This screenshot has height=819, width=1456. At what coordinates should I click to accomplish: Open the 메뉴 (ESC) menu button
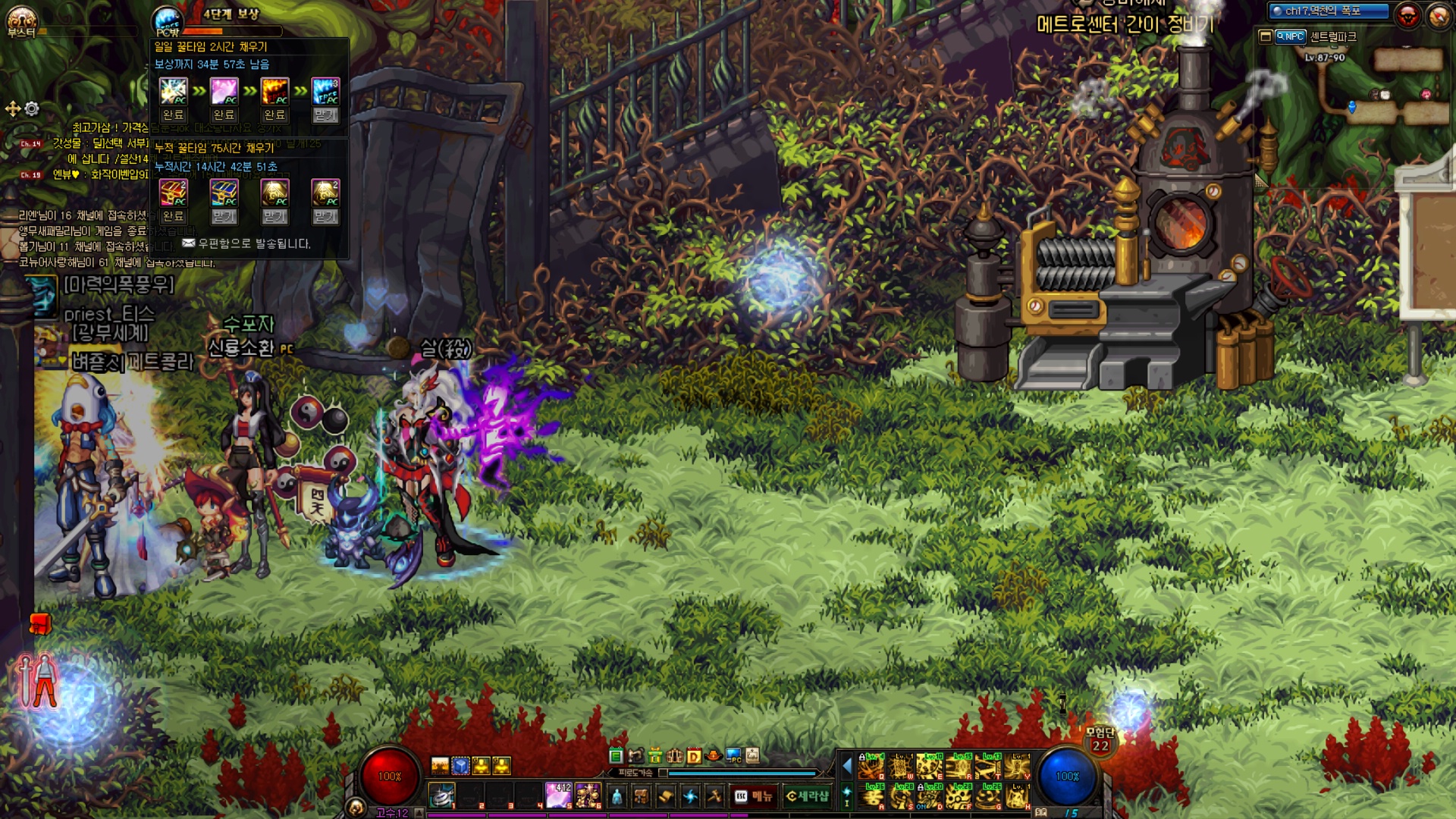(x=754, y=795)
